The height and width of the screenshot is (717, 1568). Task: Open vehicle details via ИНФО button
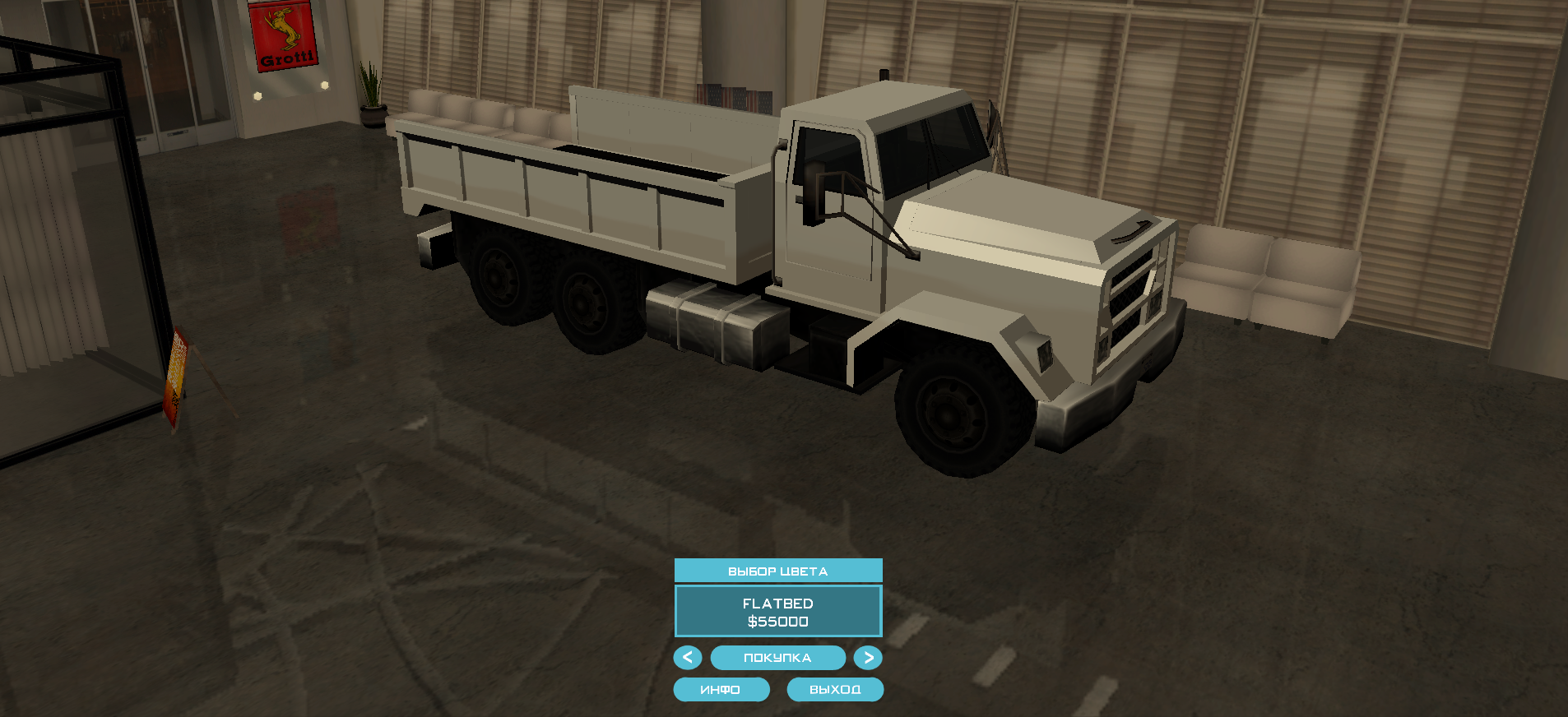click(x=721, y=690)
